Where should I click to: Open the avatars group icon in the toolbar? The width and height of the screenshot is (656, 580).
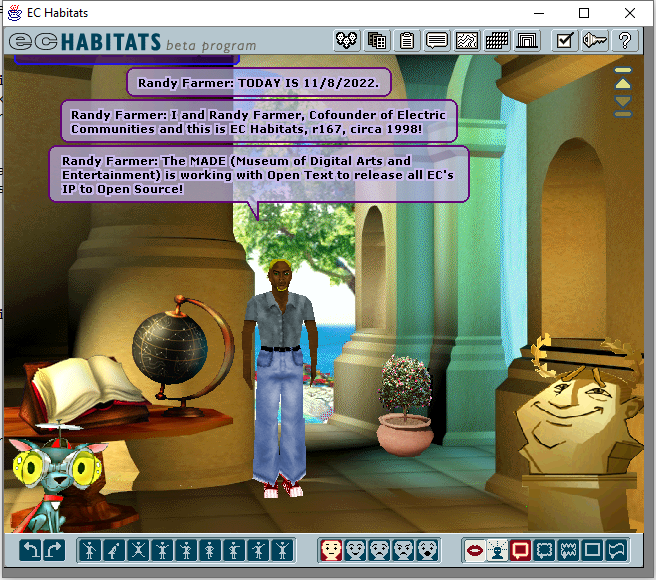coord(347,41)
